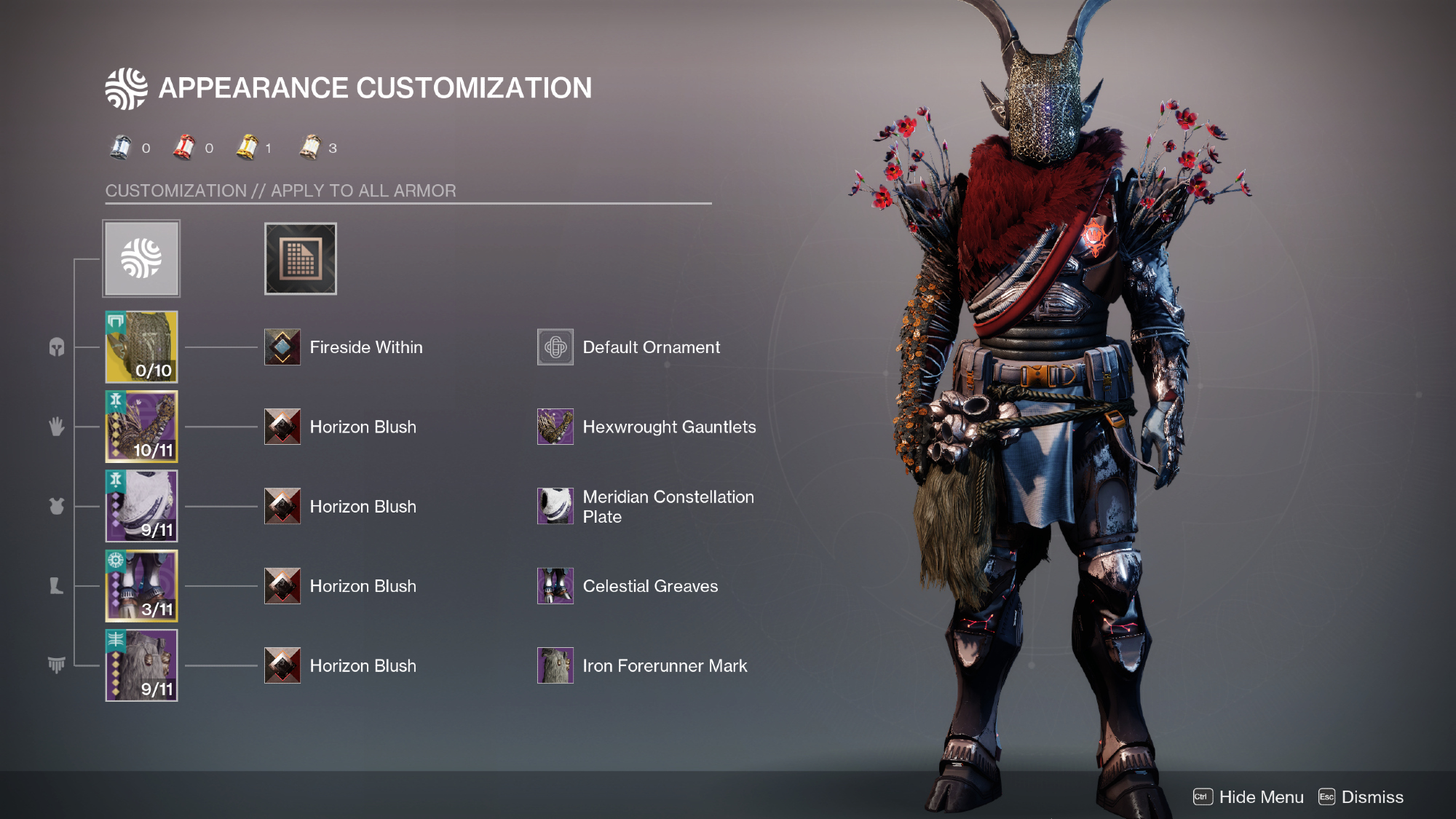This screenshot has height=819, width=1456.
Task: Select the apply-to-all armor swirl tile
Action: (x=141, y=258)
